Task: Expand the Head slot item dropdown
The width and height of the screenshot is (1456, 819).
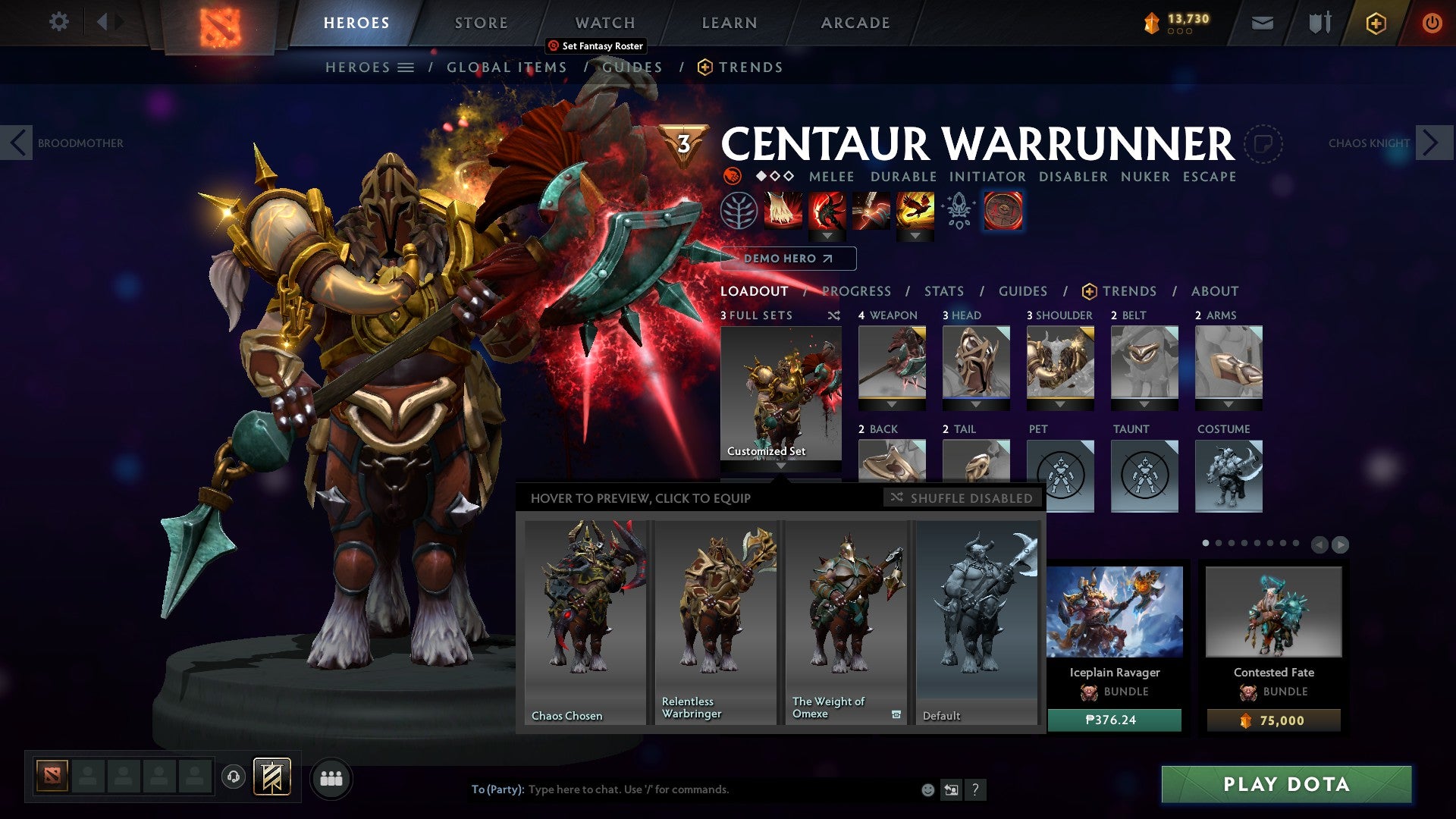Action: click(x=976, y=404)
